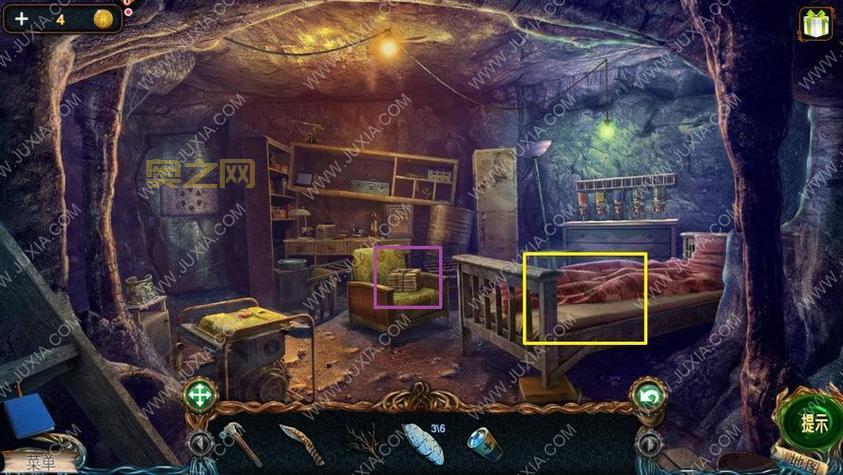The image size is (843, 475).
Task: Open the green gift box
Action: pyautogui.click(x=817, y=22)
